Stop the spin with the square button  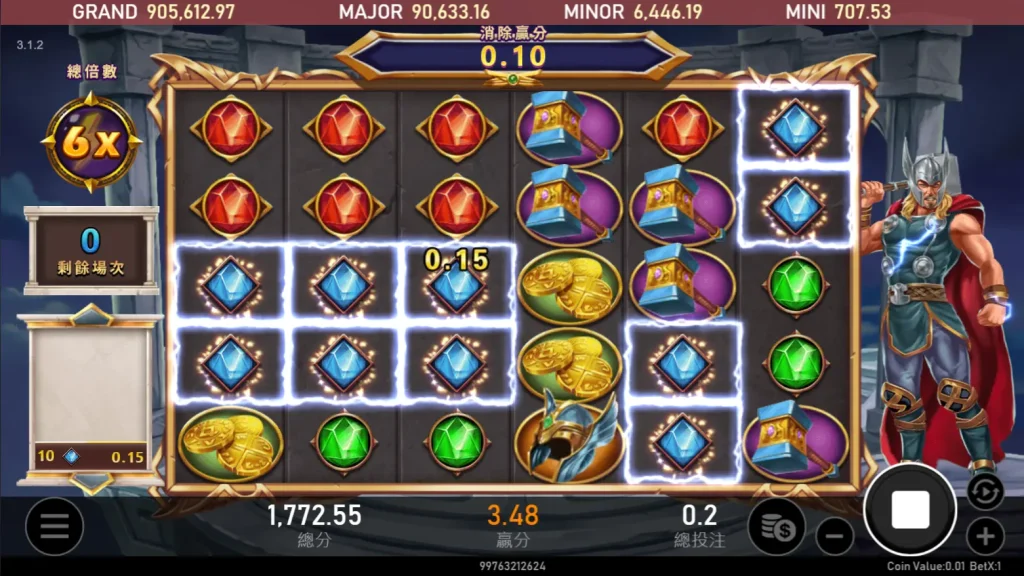coord(910,509)
